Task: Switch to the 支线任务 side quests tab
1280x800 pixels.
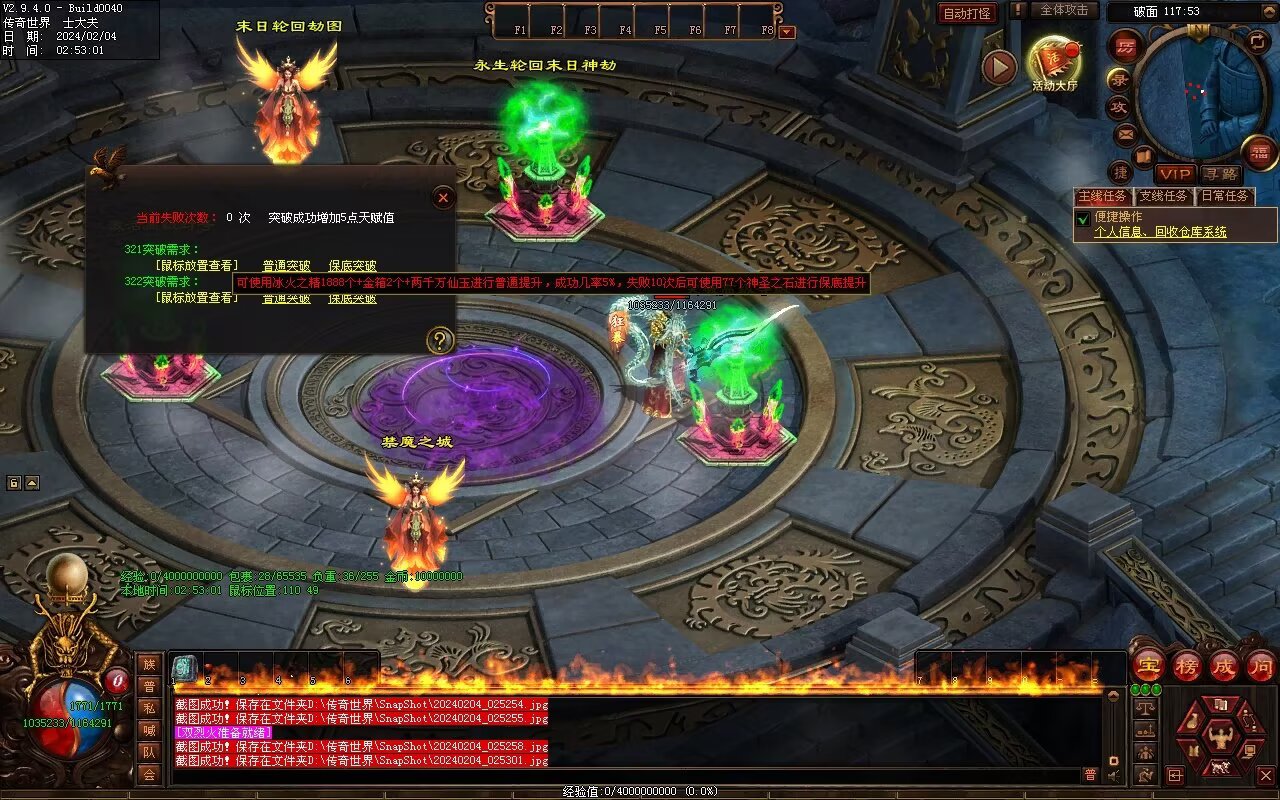Action: tap(1164, 196)
